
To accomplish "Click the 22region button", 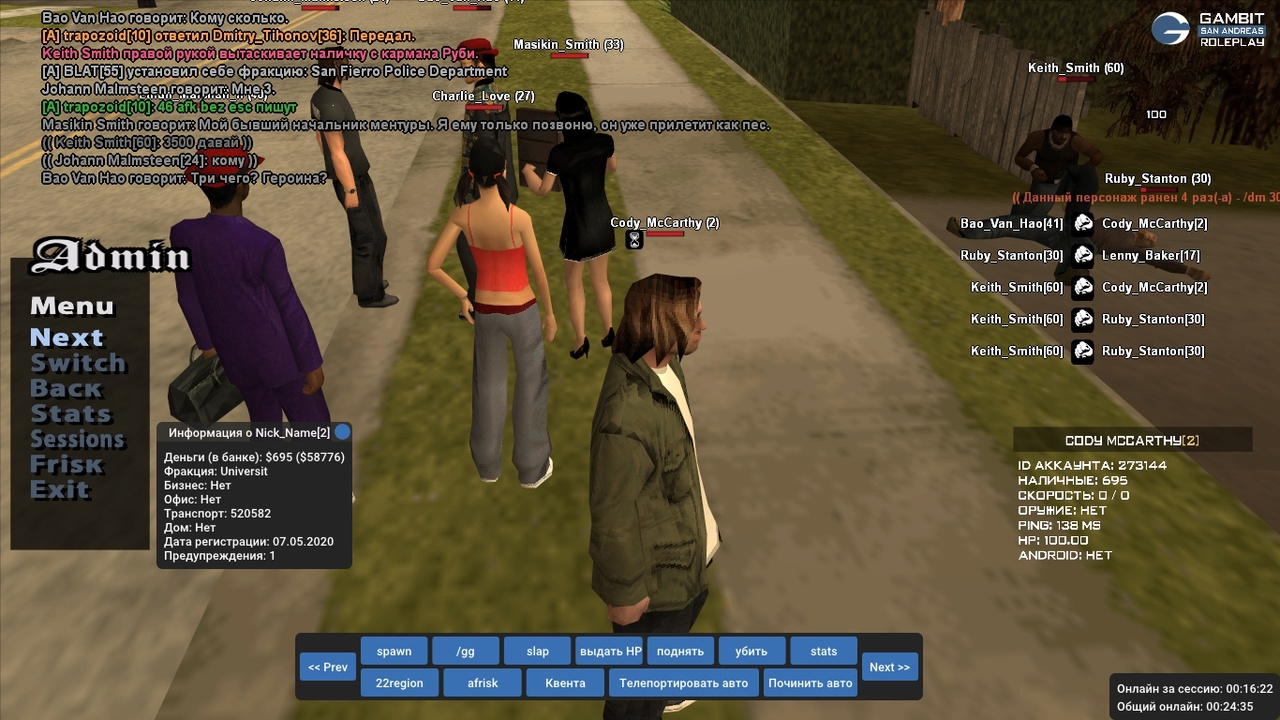I will [x=399, y=683].
